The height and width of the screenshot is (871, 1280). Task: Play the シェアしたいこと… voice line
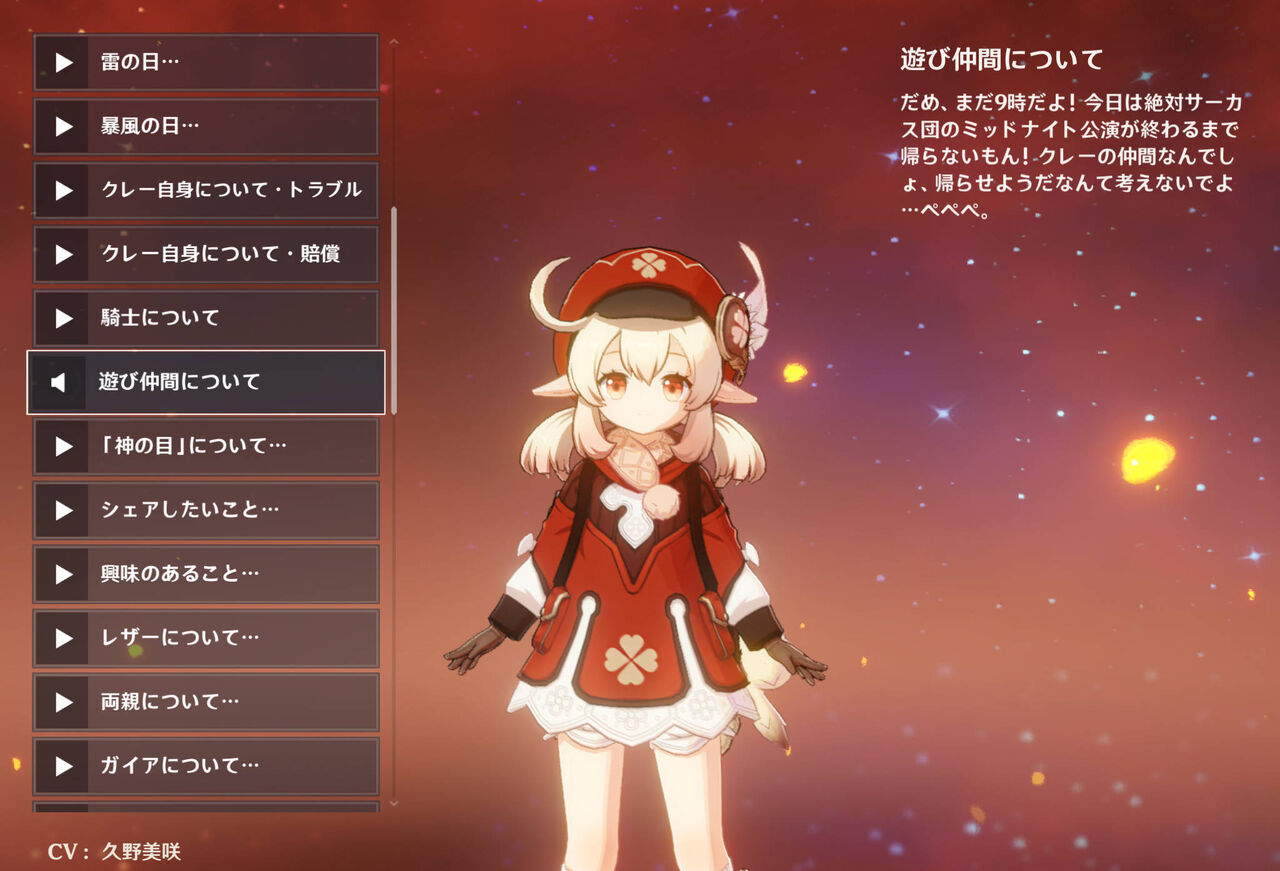click(65, 511)
